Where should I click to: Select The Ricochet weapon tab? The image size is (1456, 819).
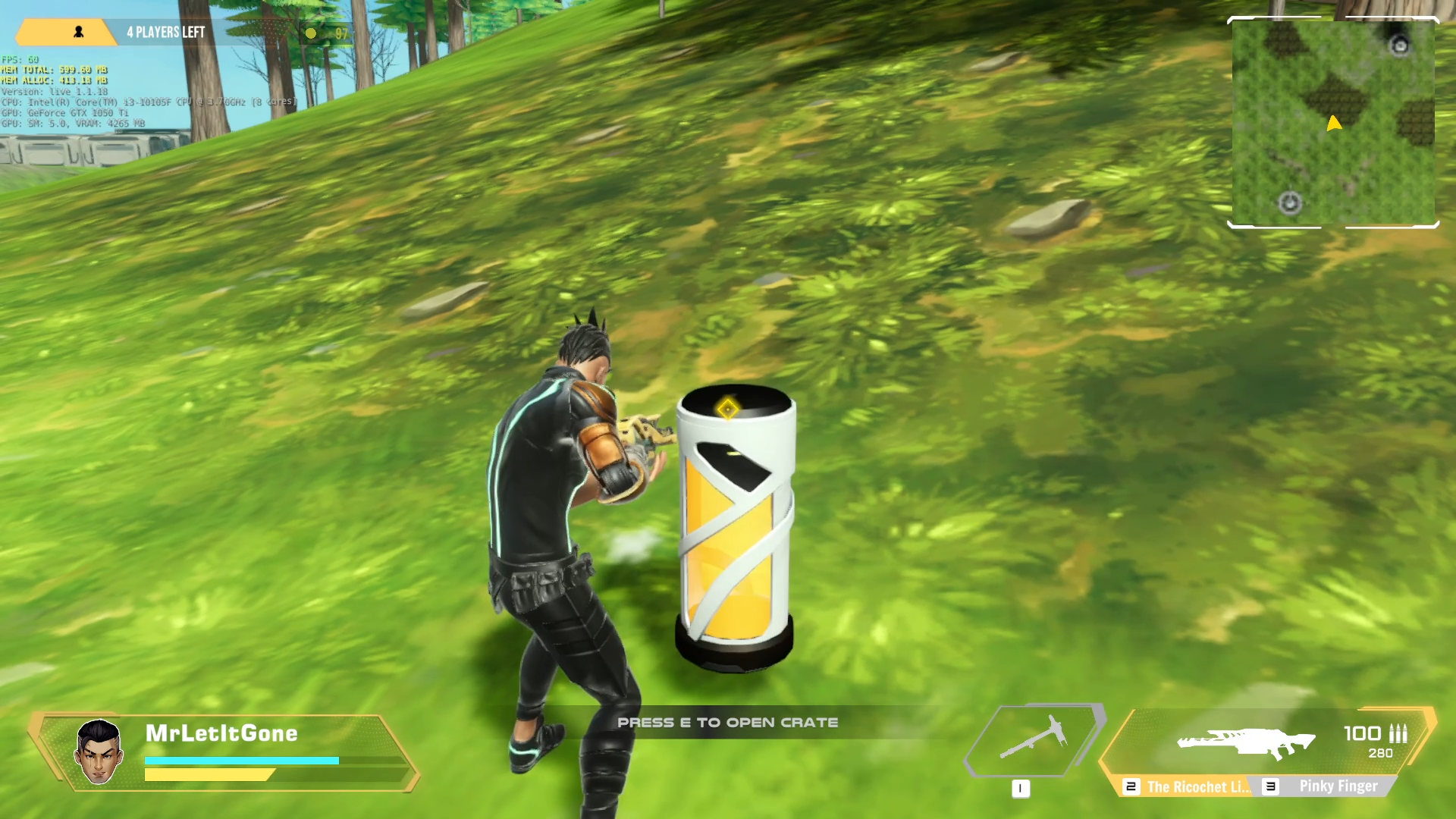pyautogui.click(x=1188, y=786)
